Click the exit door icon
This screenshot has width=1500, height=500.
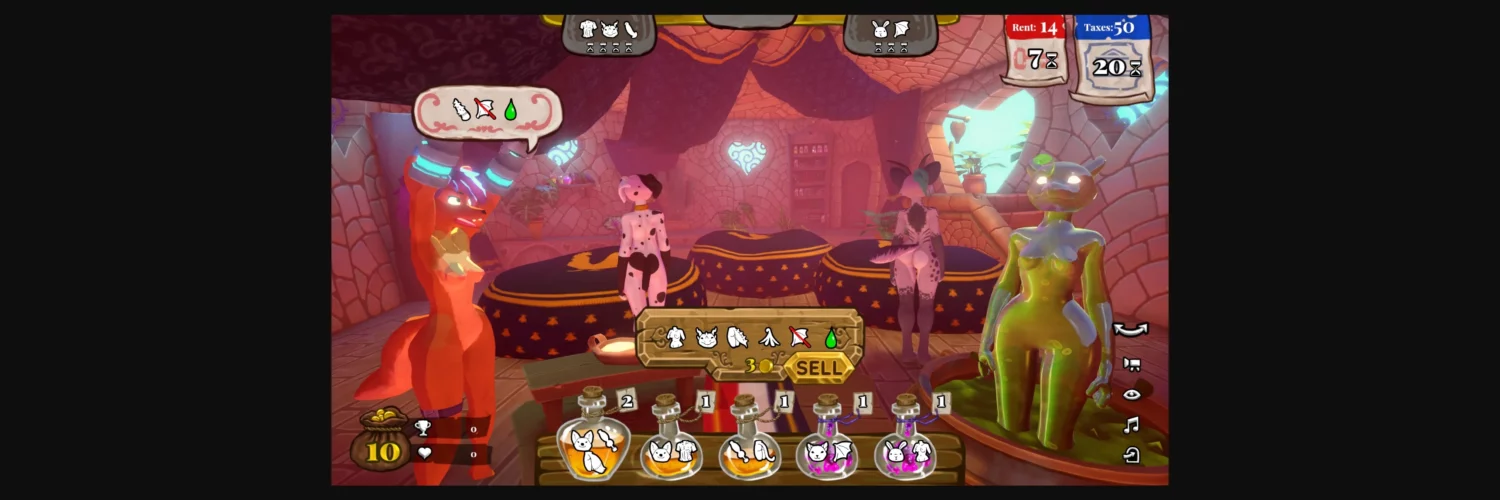coord(1132,456)
